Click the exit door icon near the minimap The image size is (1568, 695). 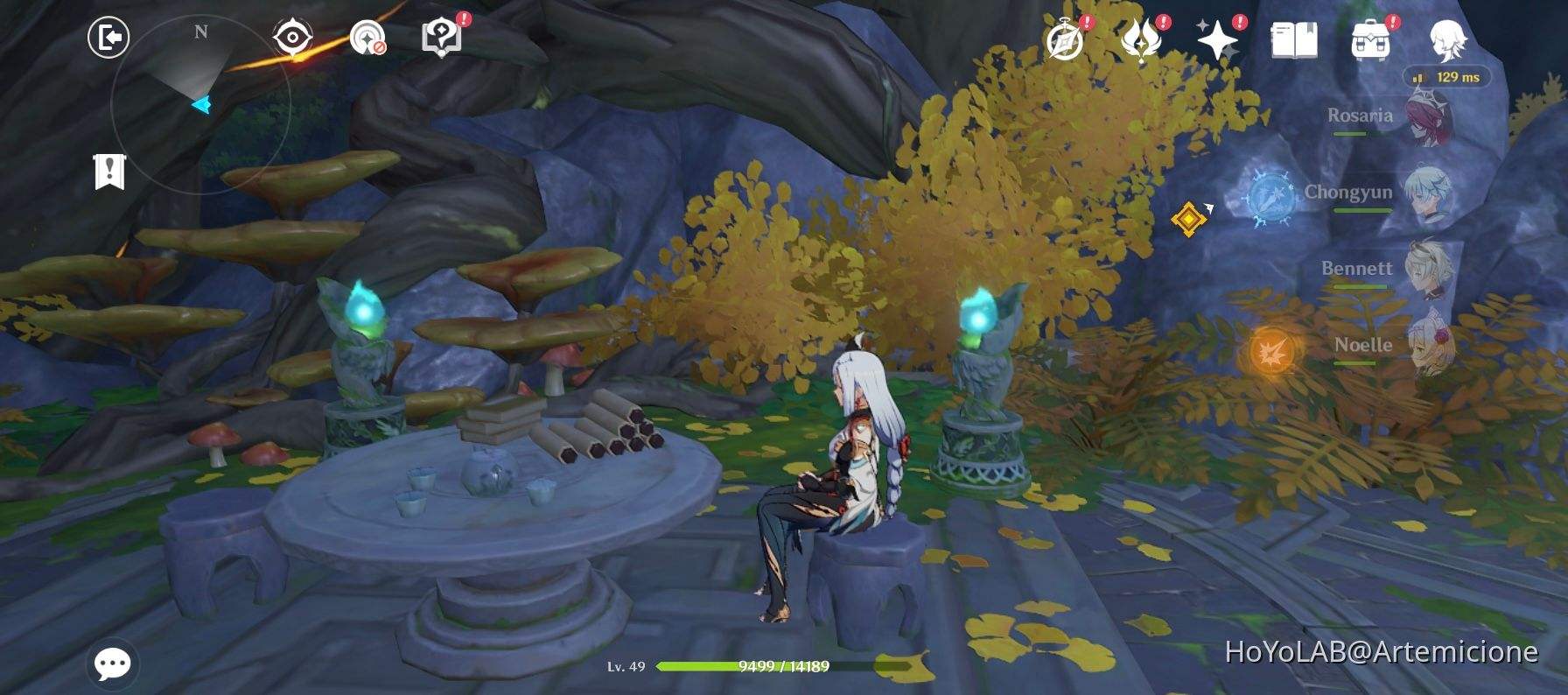107,39
